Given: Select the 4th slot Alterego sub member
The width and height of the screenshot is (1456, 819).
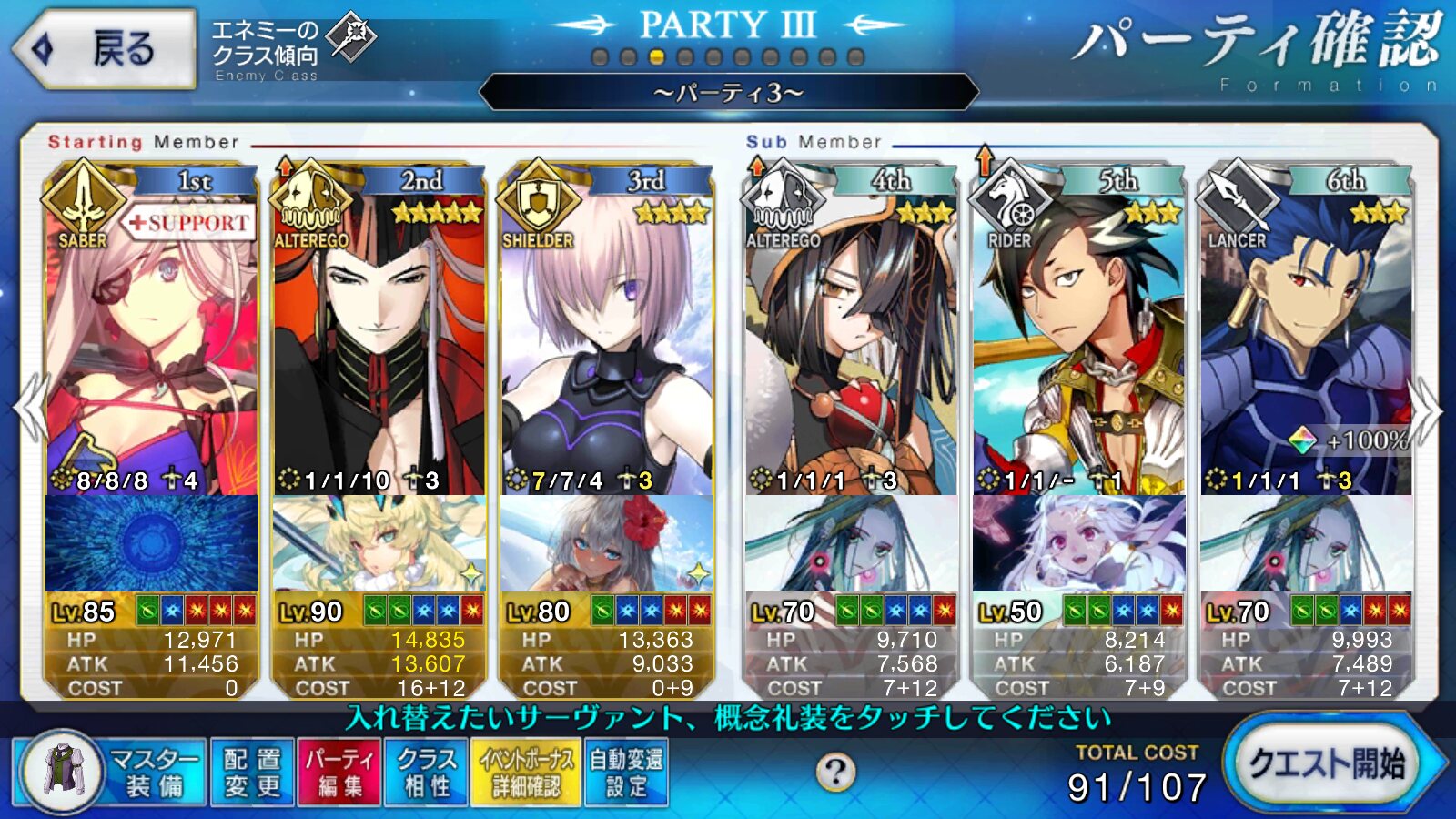Looking at the screenshot, I should [x=851, y=346].
